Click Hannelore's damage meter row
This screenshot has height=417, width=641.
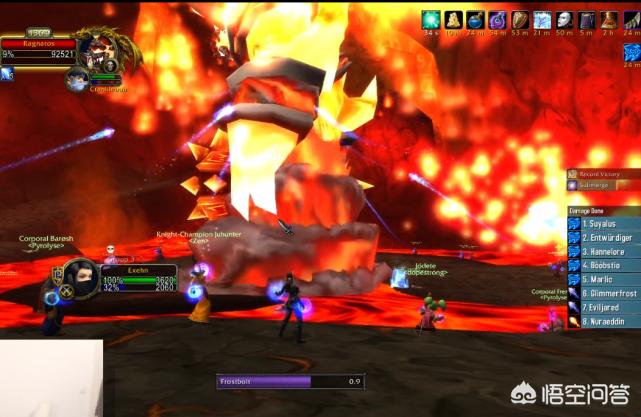pyautogui.click(x=604, y=252)
